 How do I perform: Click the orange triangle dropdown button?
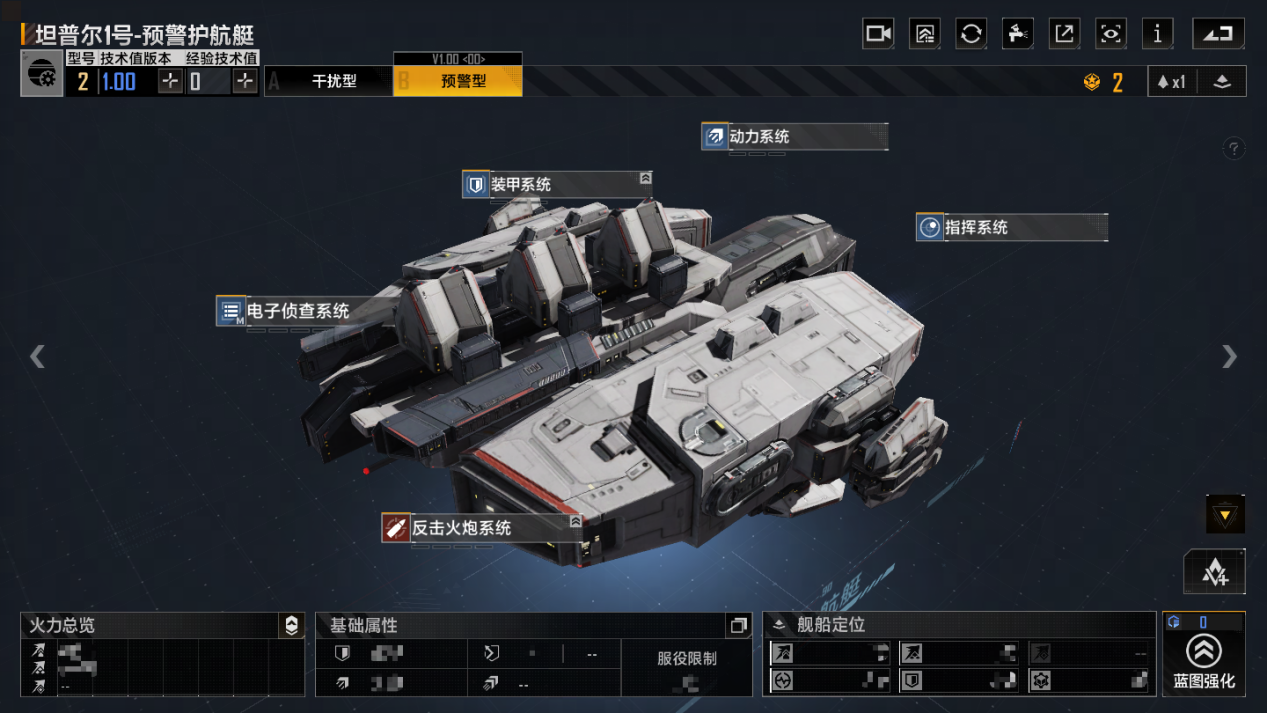pyautogui.click(x=1225, y=515)
